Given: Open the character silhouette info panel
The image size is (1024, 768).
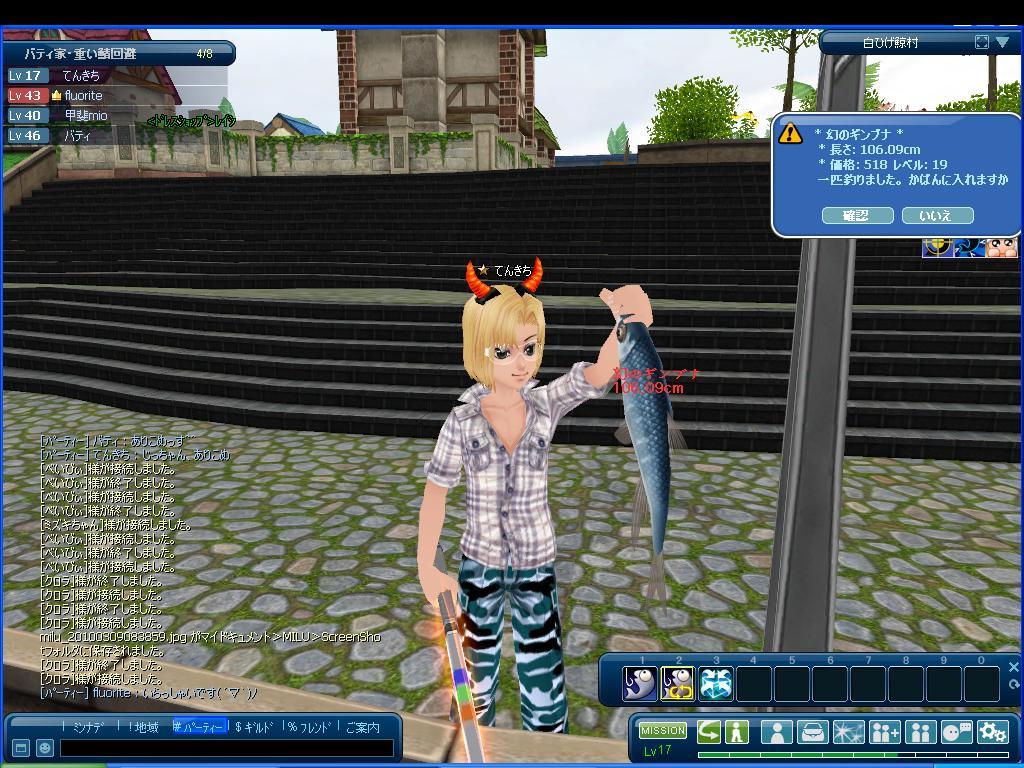Looking at the screenshot, I should point(776,732).
